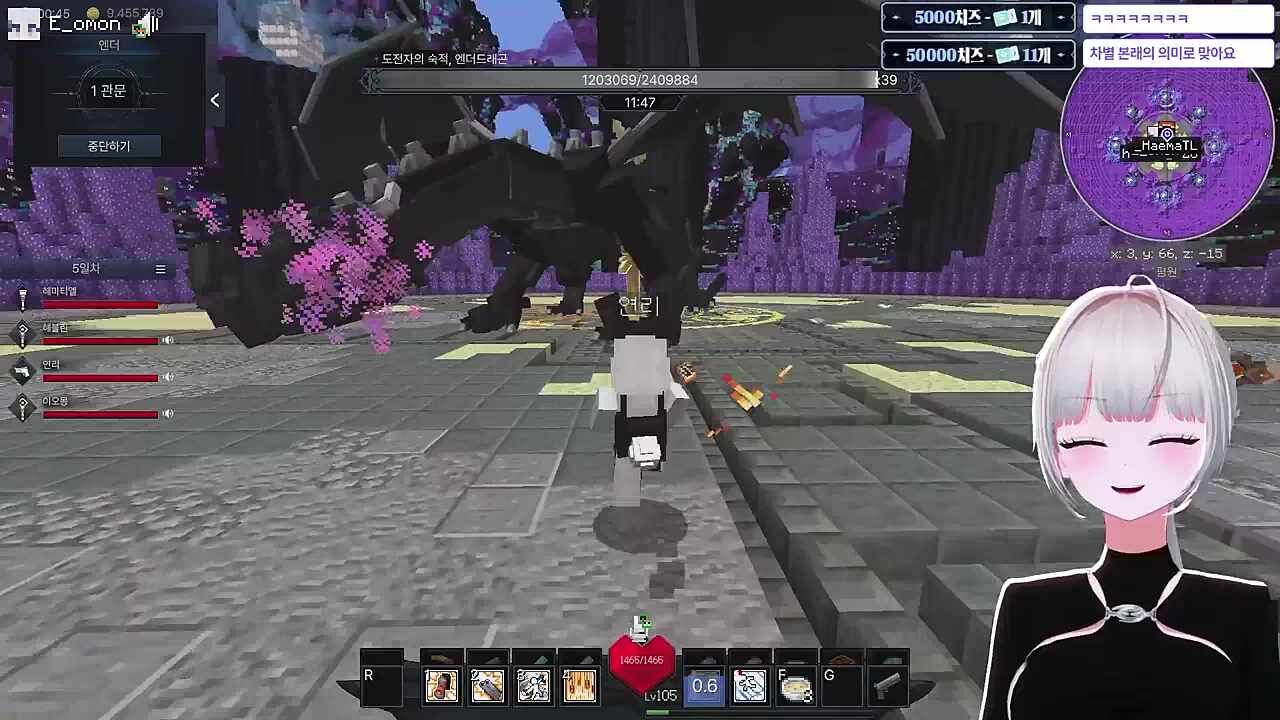Choose the orange skill in slot 4
The height and width of the screenshot is (720, 1280).
tap(579, 685)
